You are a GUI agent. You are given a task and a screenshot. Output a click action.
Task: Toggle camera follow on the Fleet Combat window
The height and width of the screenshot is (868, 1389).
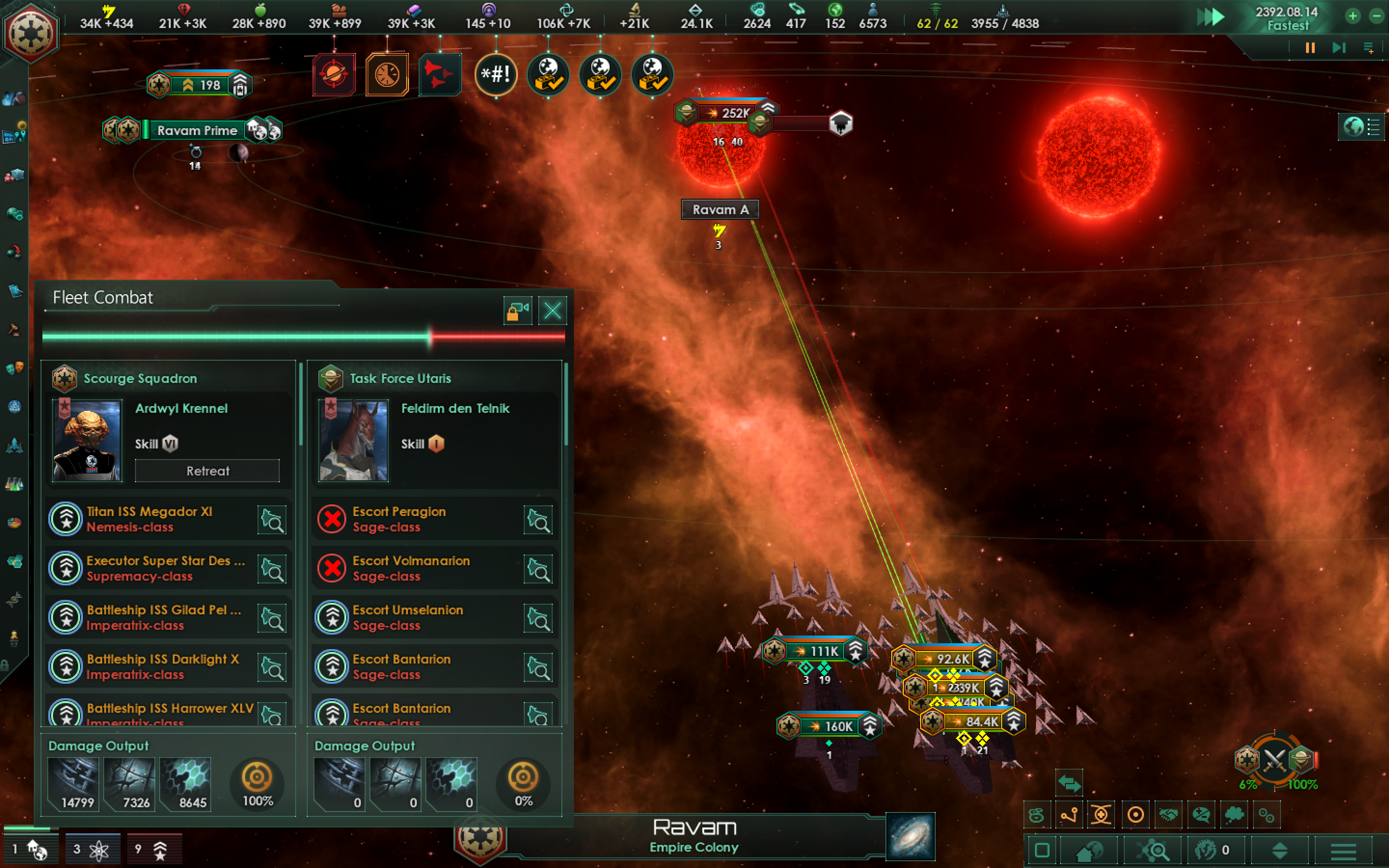tap(518, 311)
